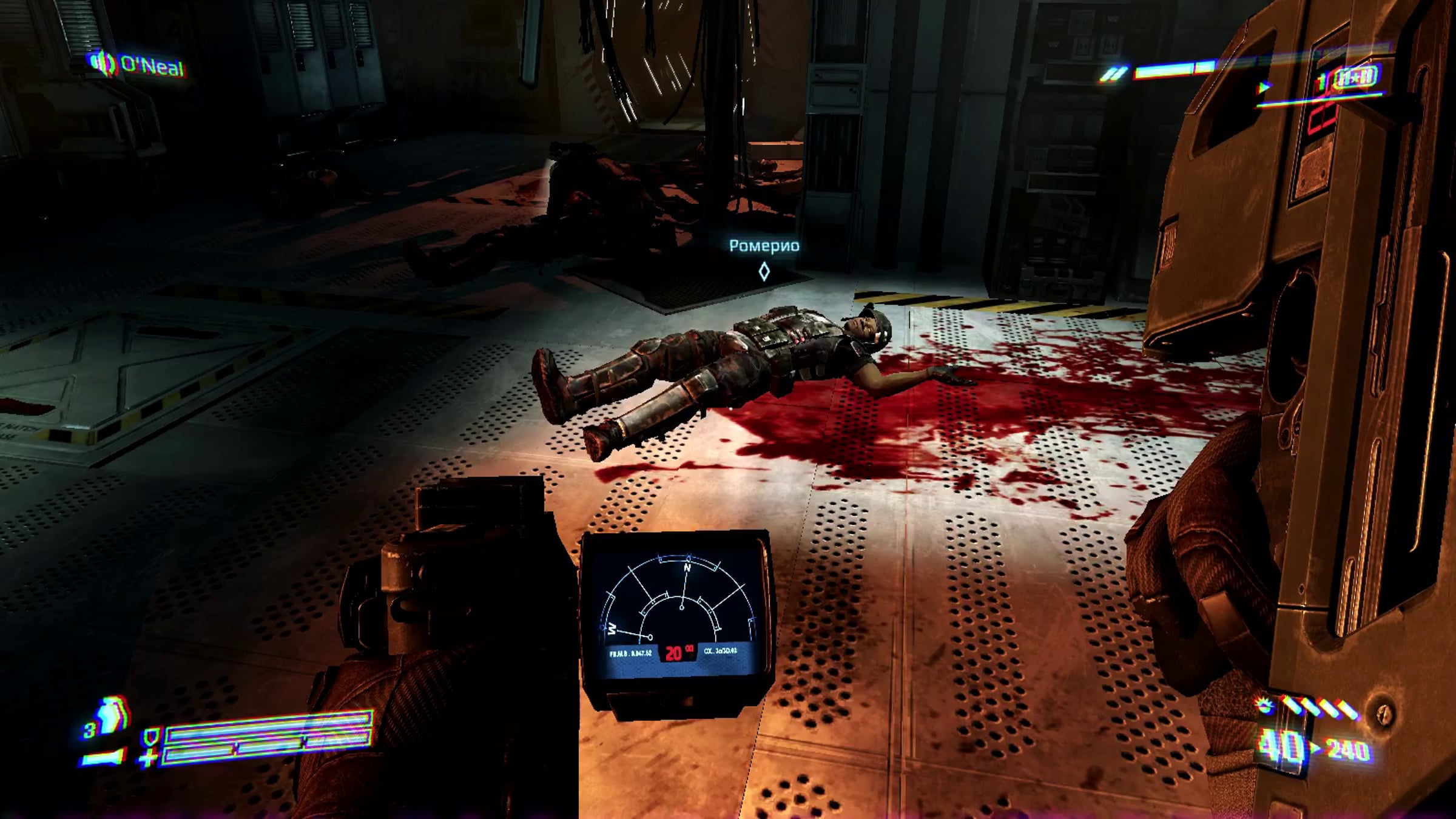The height and width of the screenshot is (819, 1456).
Task: Select the Ромерио diamond waypoint marker
Action: point(764,271)
